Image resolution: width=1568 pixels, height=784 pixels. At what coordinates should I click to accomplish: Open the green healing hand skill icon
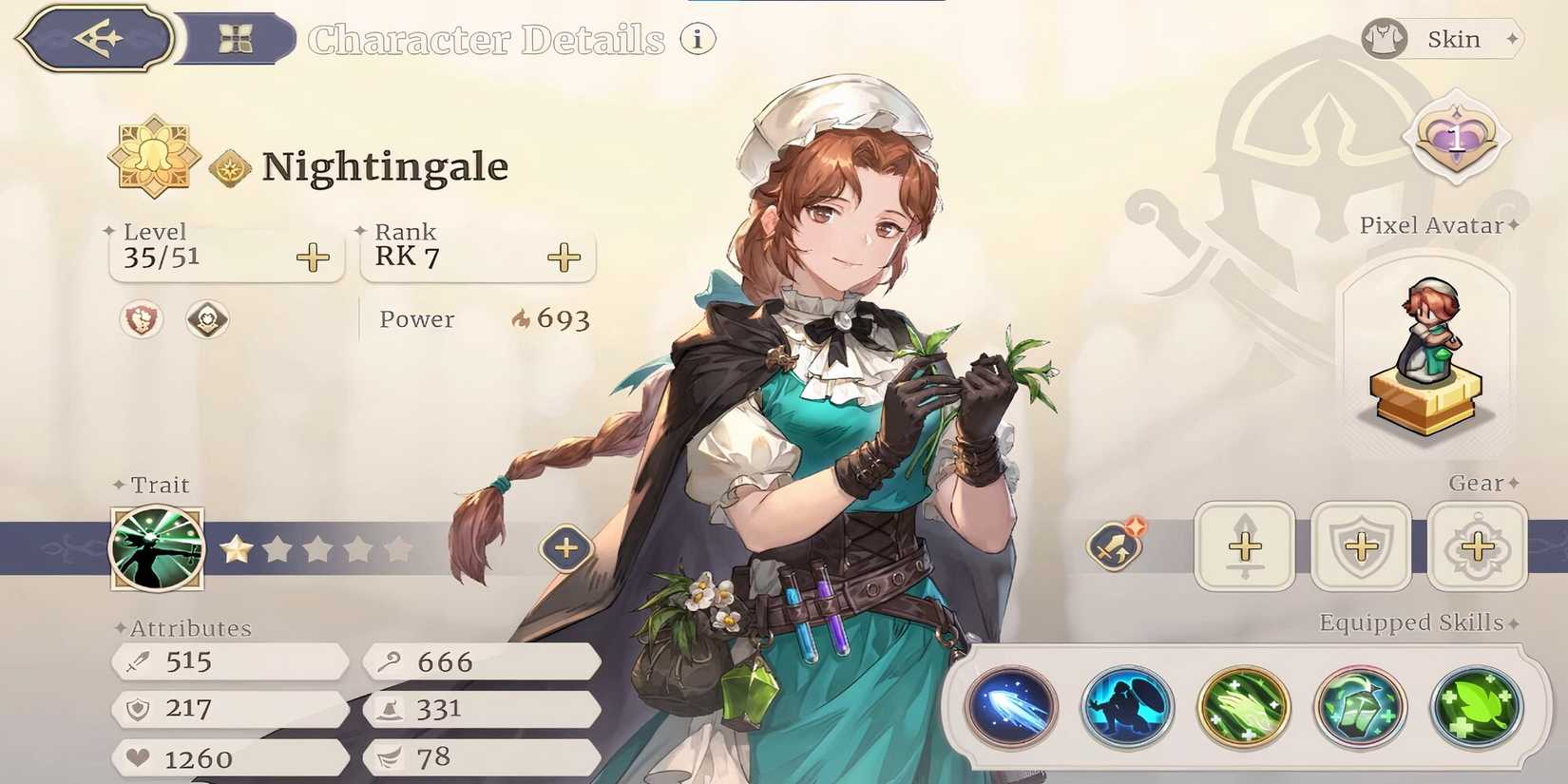tap(1245, 707)
